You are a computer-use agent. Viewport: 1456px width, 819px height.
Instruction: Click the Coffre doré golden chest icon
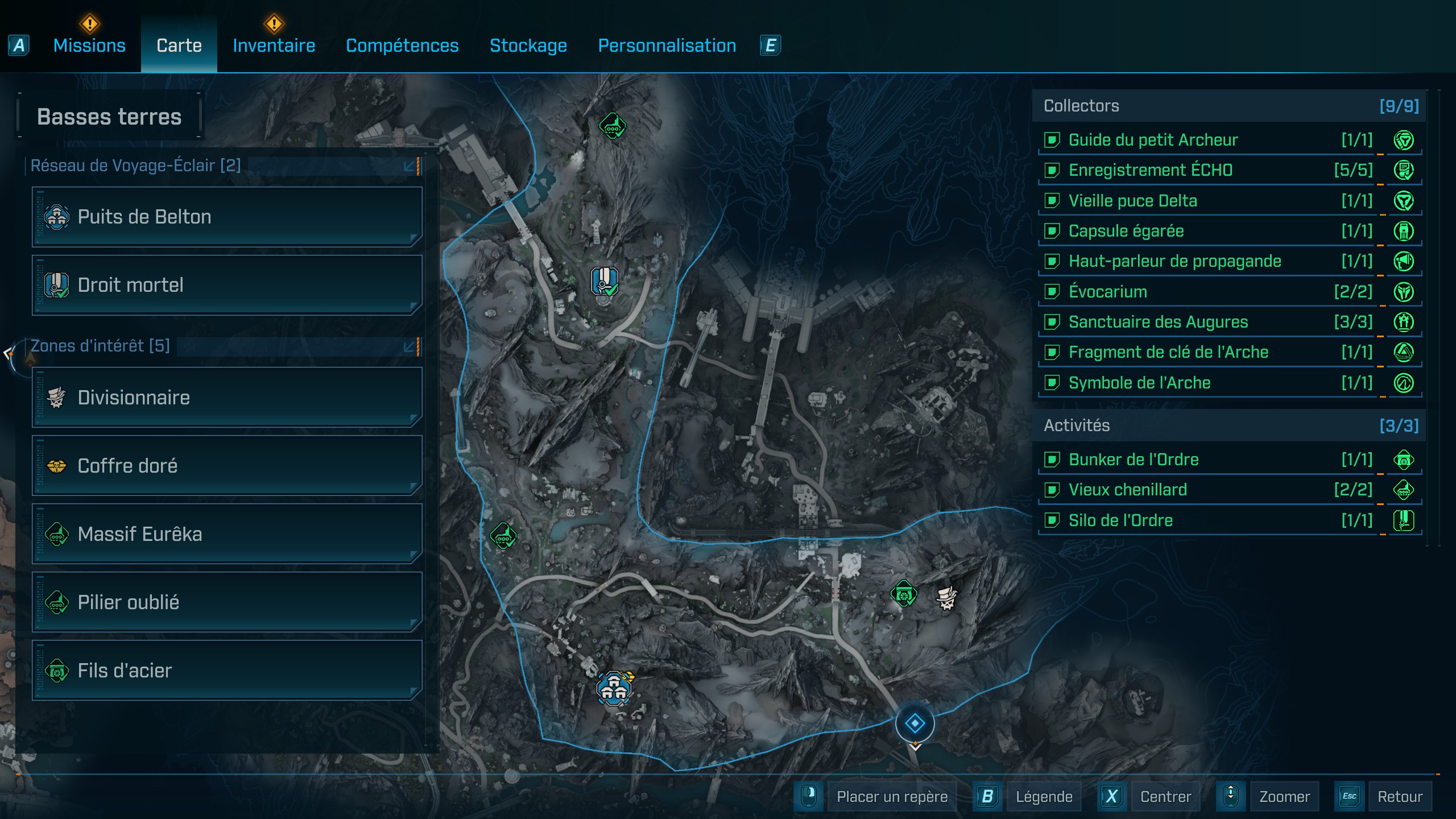(x=57, y=466)
